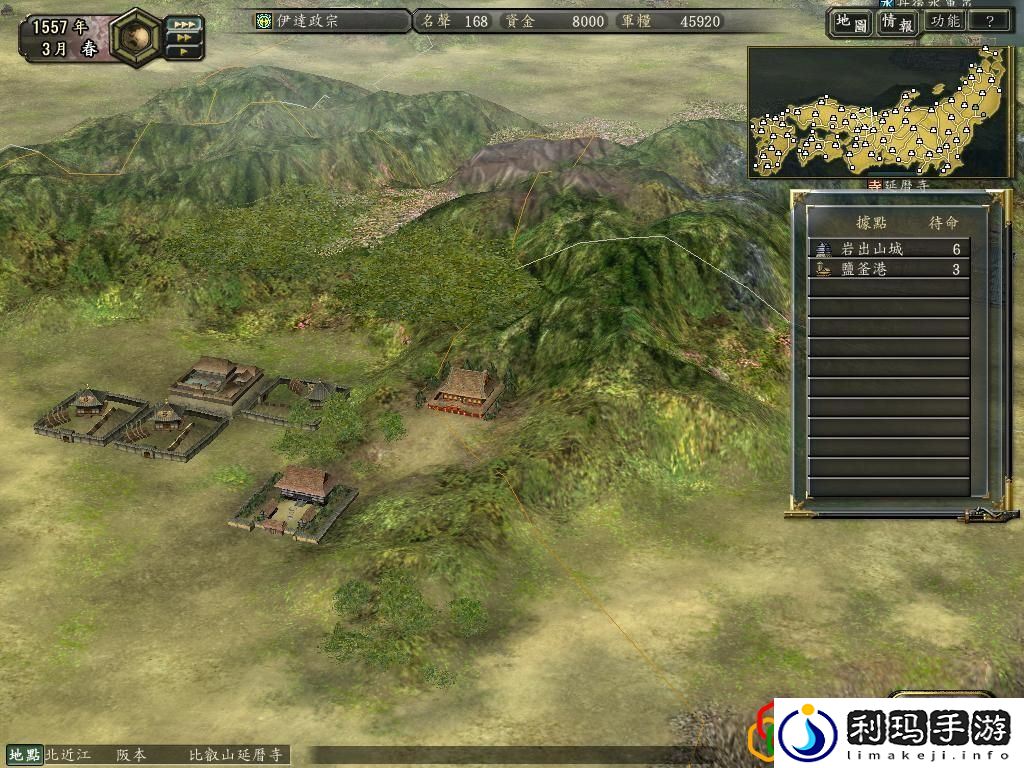
Task: Open the 地圖 (Map) menu
Action: 849,22
